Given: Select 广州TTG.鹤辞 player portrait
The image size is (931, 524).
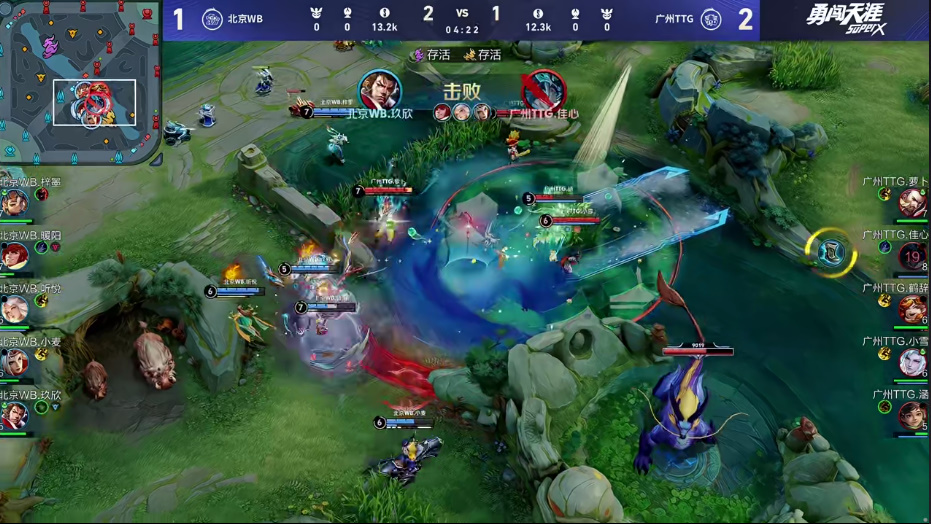Looking at the screenshot, I should (912, 309).
